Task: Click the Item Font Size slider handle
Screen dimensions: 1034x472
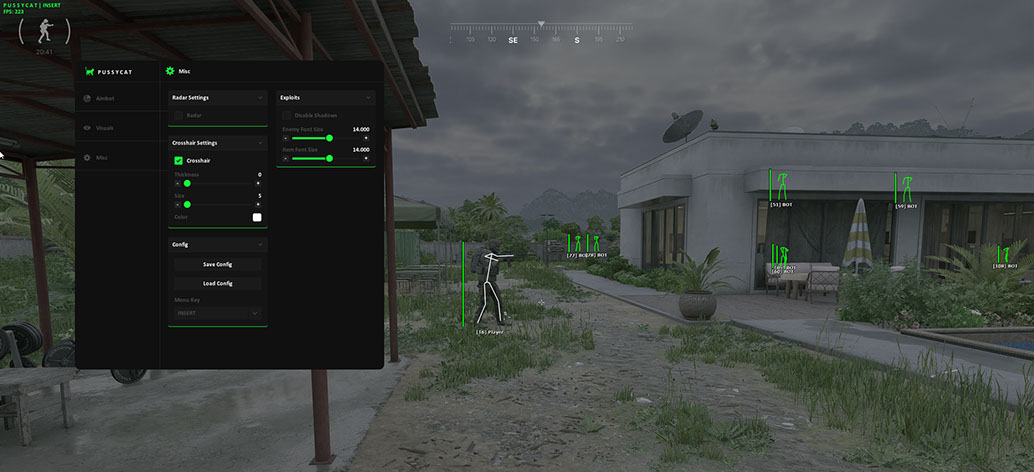Action: (329, 158)
